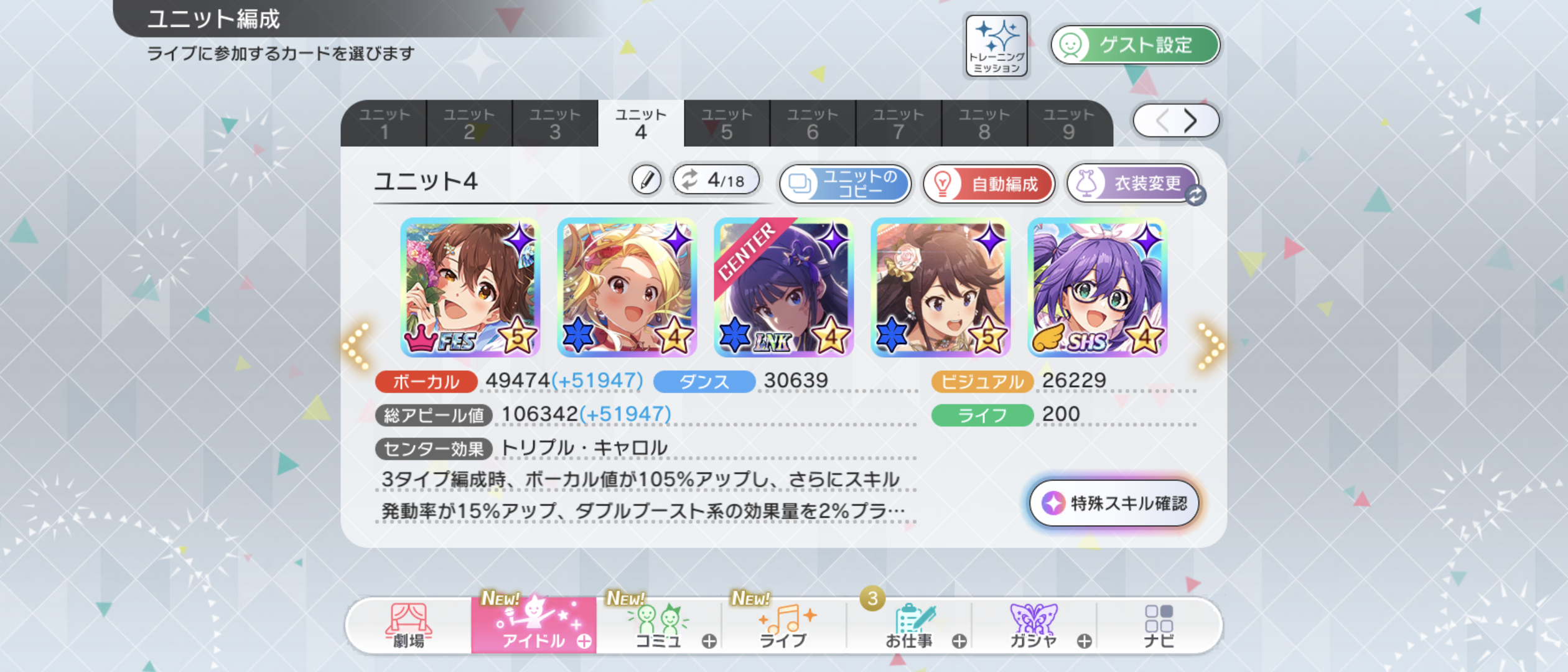Open the ライブ live menu
This screenshot has width=1568, height=672.
783,626
